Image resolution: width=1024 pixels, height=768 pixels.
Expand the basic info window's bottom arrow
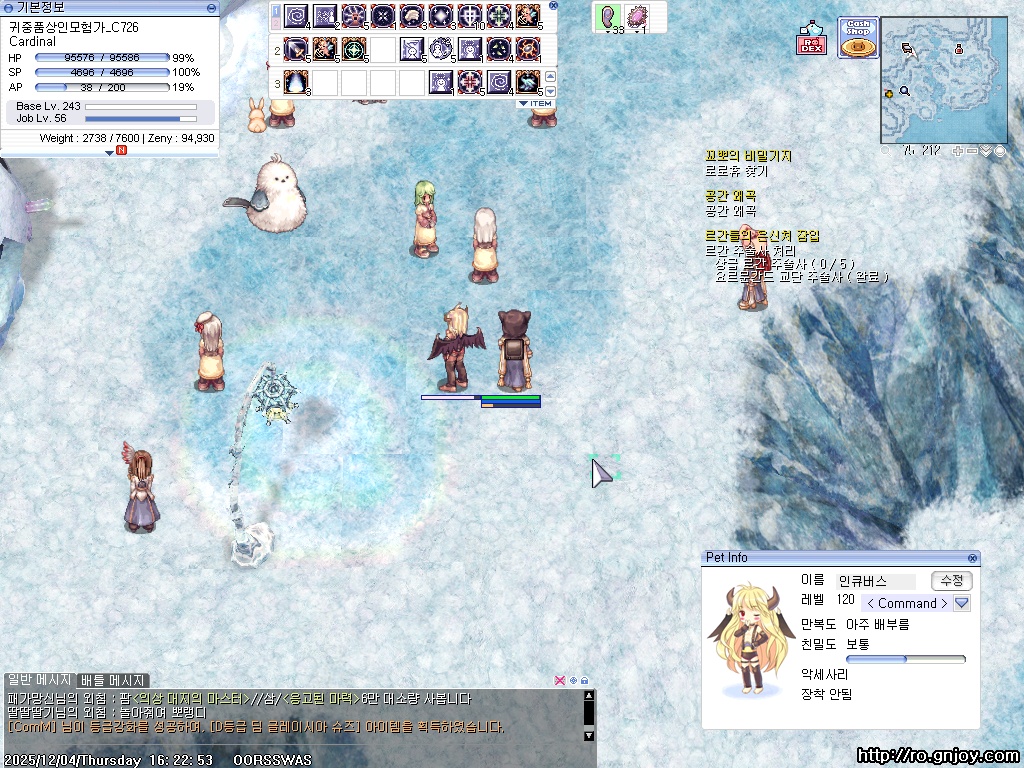coord(110,152)
